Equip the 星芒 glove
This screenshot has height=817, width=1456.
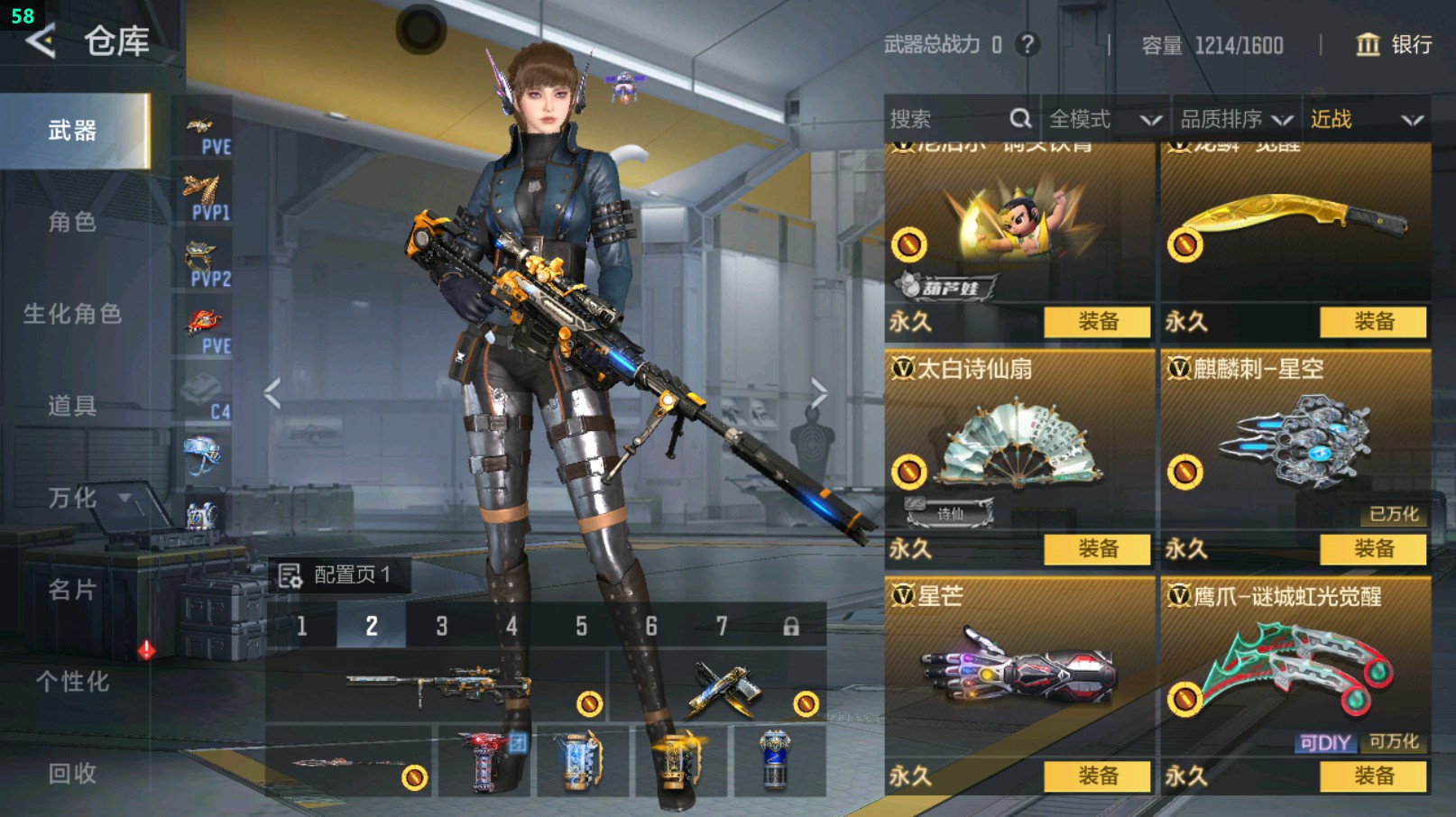point(1097,776)
